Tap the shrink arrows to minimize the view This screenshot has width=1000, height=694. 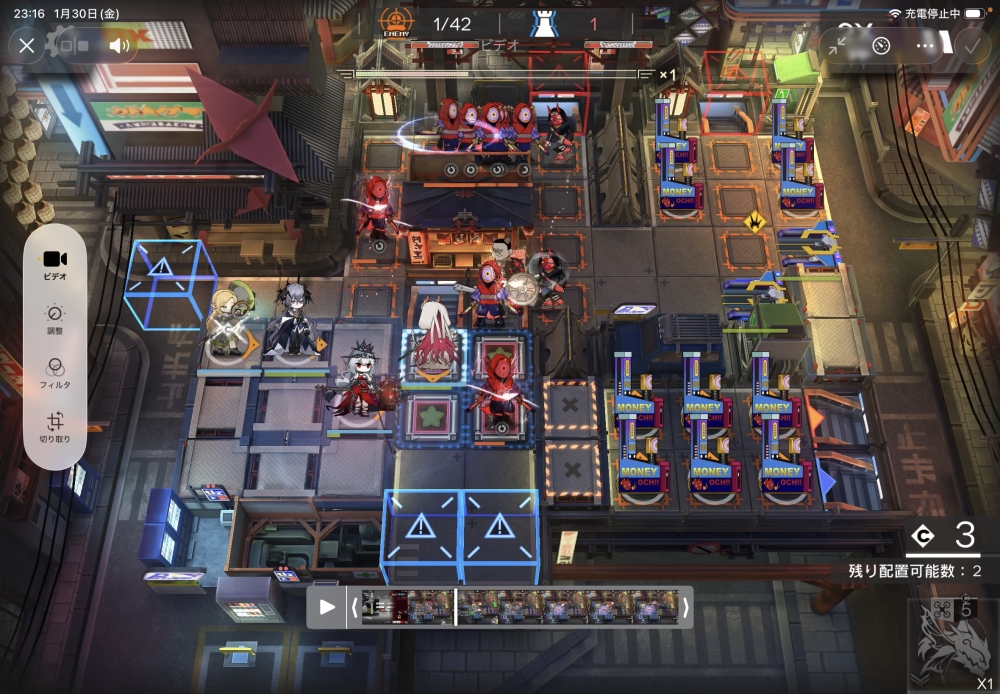838,45
